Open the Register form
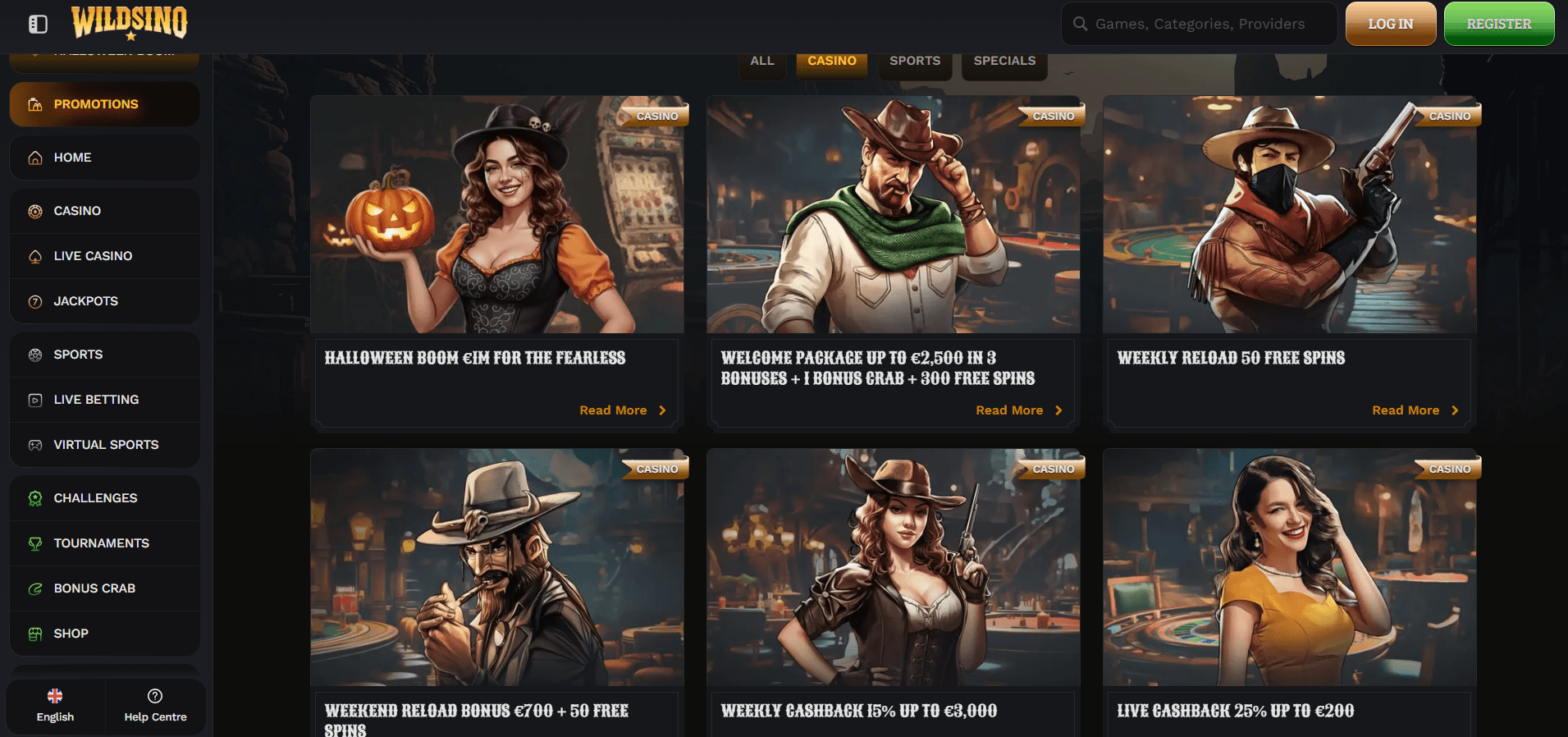Image resolution: width=1568 pixels, height=737 pixels. point(1498,24)
